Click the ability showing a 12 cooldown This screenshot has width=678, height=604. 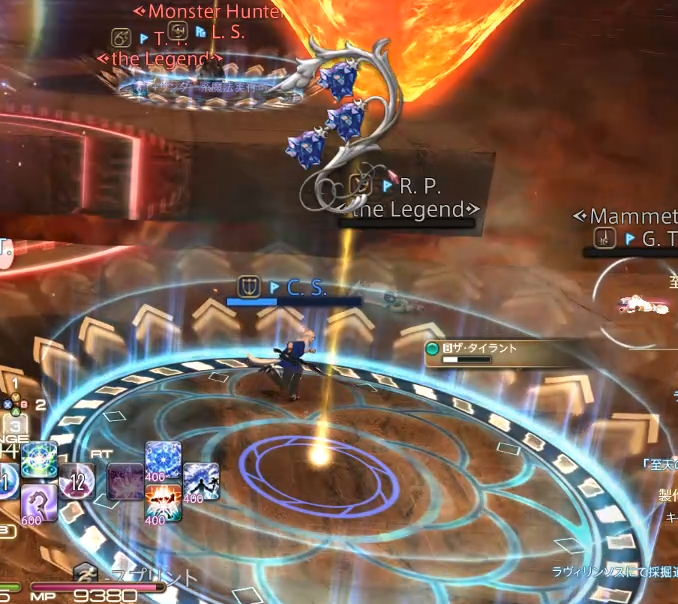(x=76, y=481)
